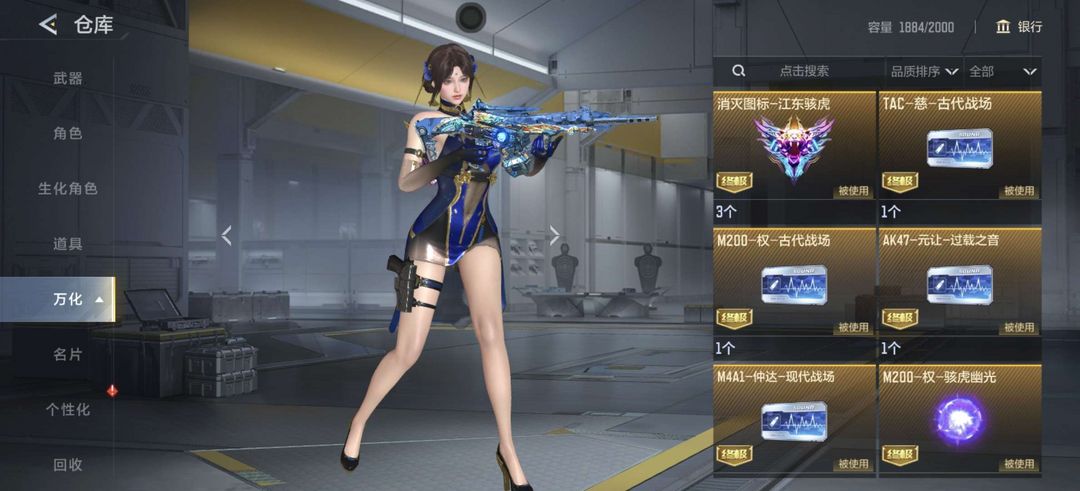Choose the M200-权-古代战场 sound item
1080x491 pixels.
[794, 284]
